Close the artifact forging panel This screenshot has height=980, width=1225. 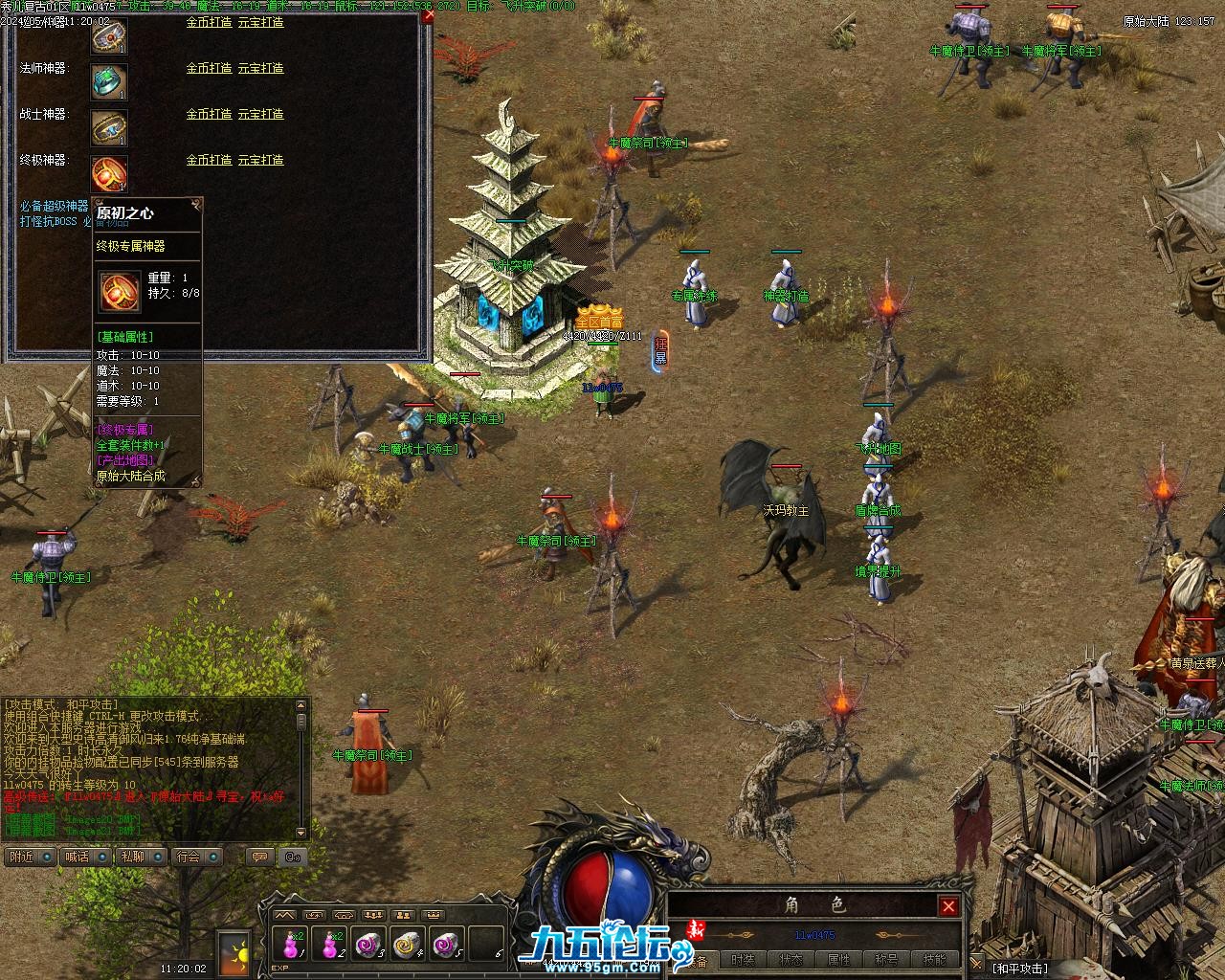click(428, 15)
